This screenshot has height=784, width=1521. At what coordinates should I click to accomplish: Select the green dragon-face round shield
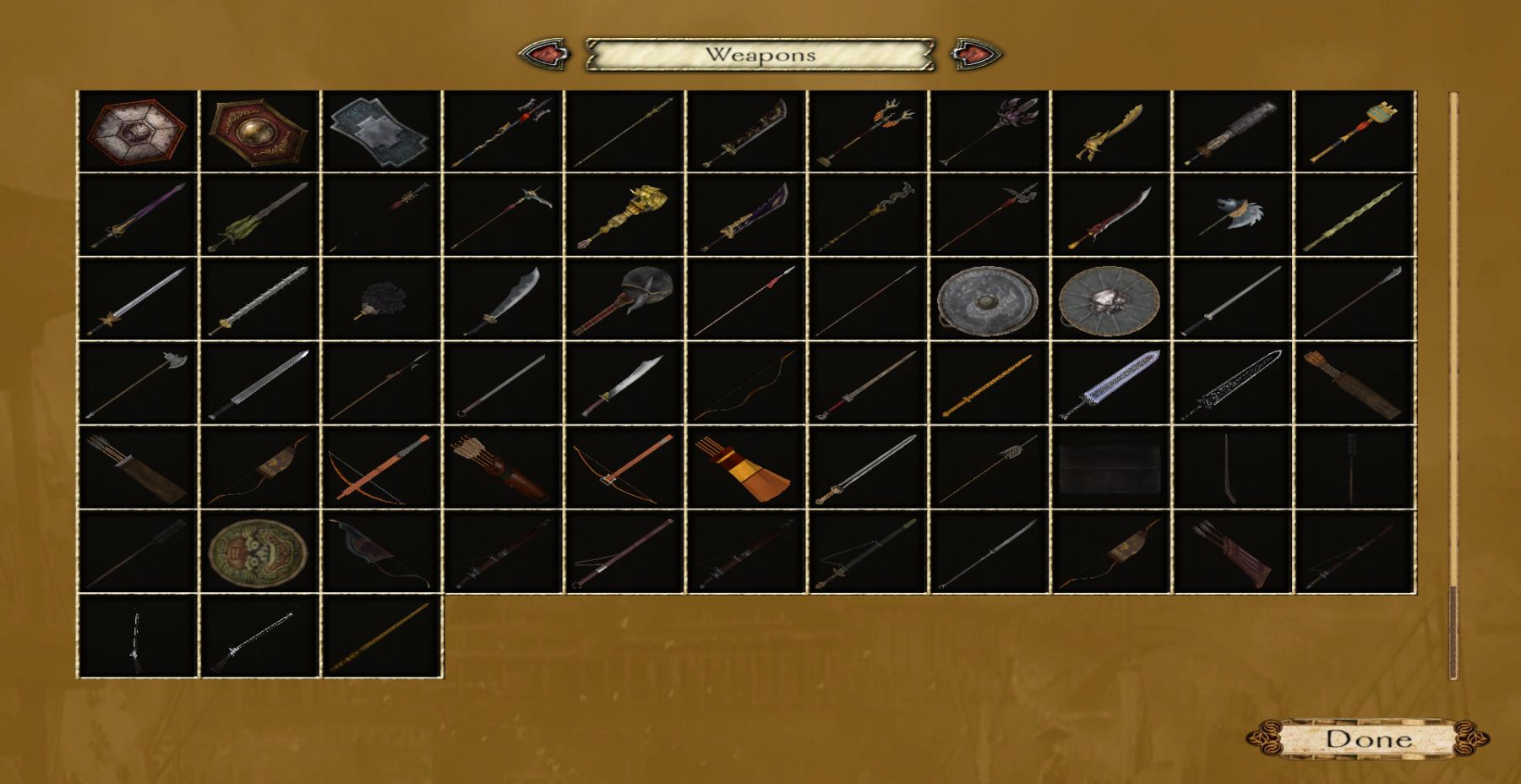tap(259, 552)
